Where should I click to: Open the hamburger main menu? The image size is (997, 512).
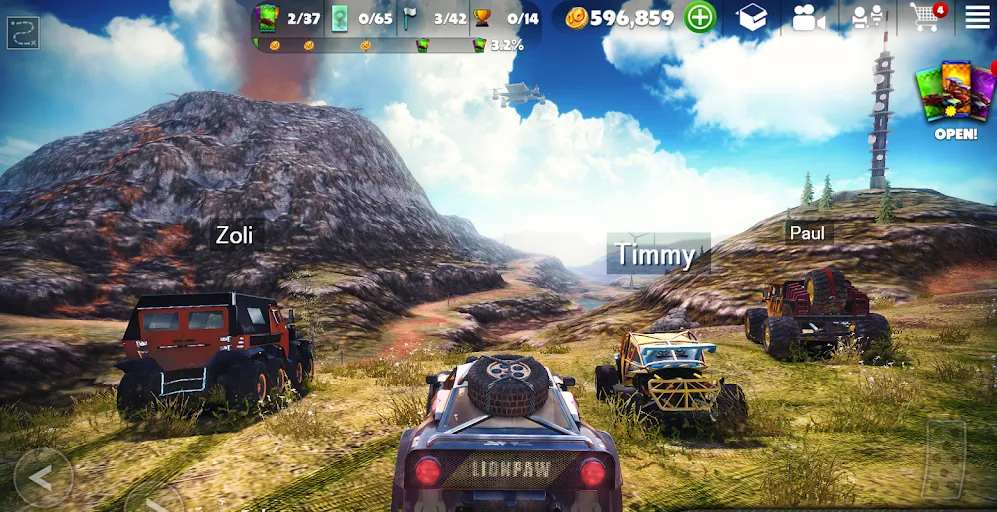click(977, 16)
